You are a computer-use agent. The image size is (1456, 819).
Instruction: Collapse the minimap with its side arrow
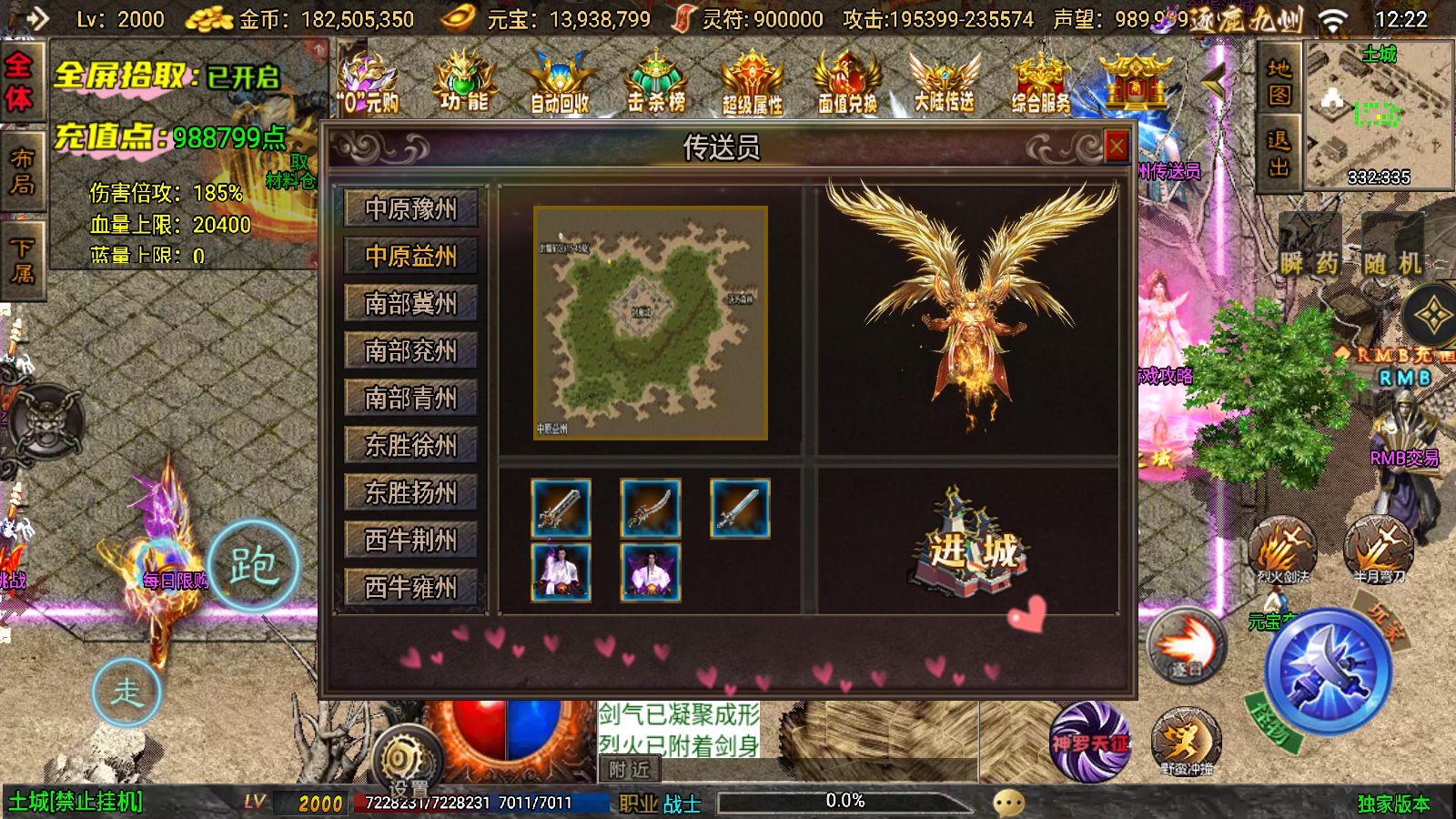coord(1214,82)
